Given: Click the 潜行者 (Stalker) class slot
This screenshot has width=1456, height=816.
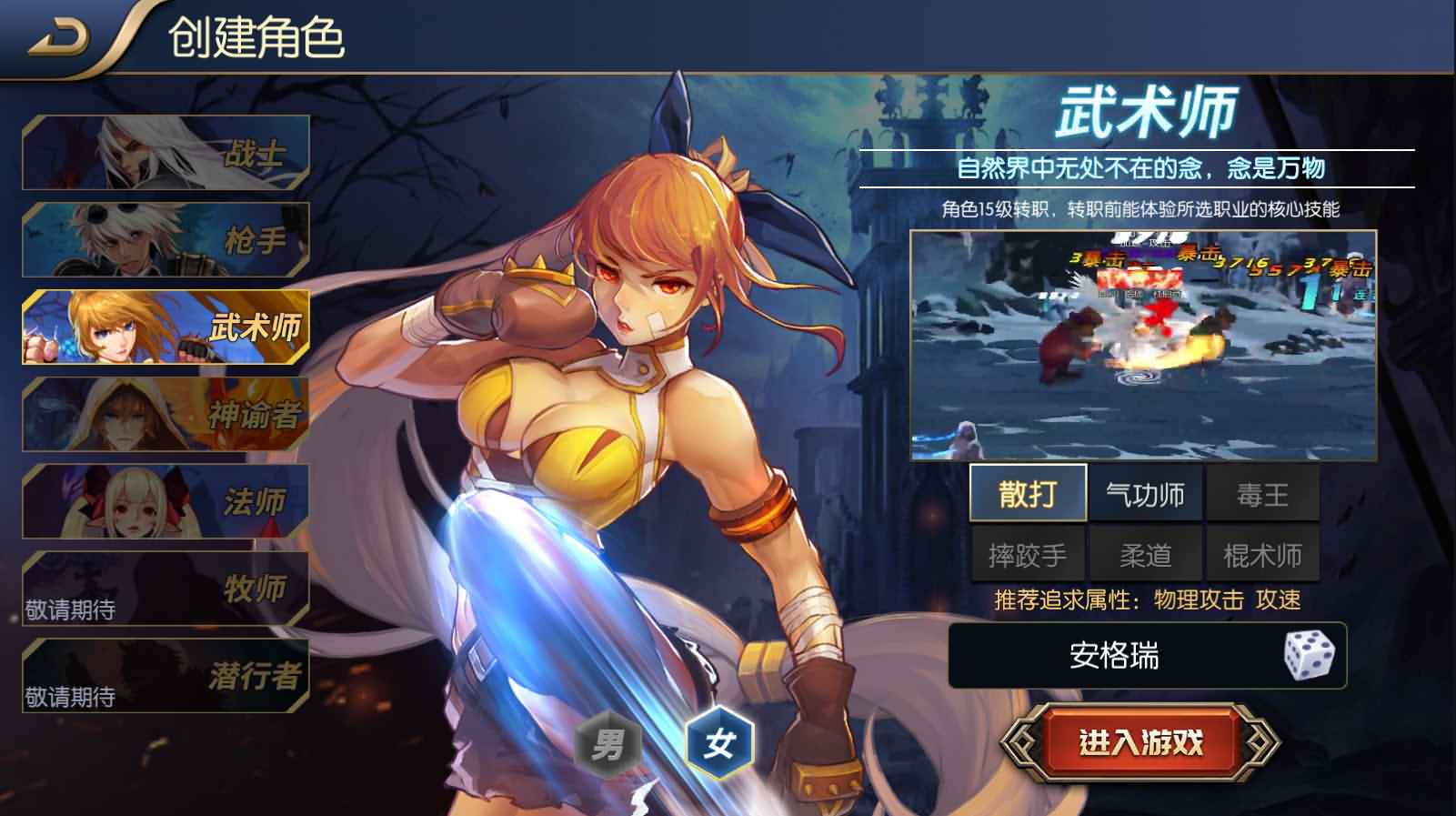Looking at the screenshot, I should pos(166,673).
